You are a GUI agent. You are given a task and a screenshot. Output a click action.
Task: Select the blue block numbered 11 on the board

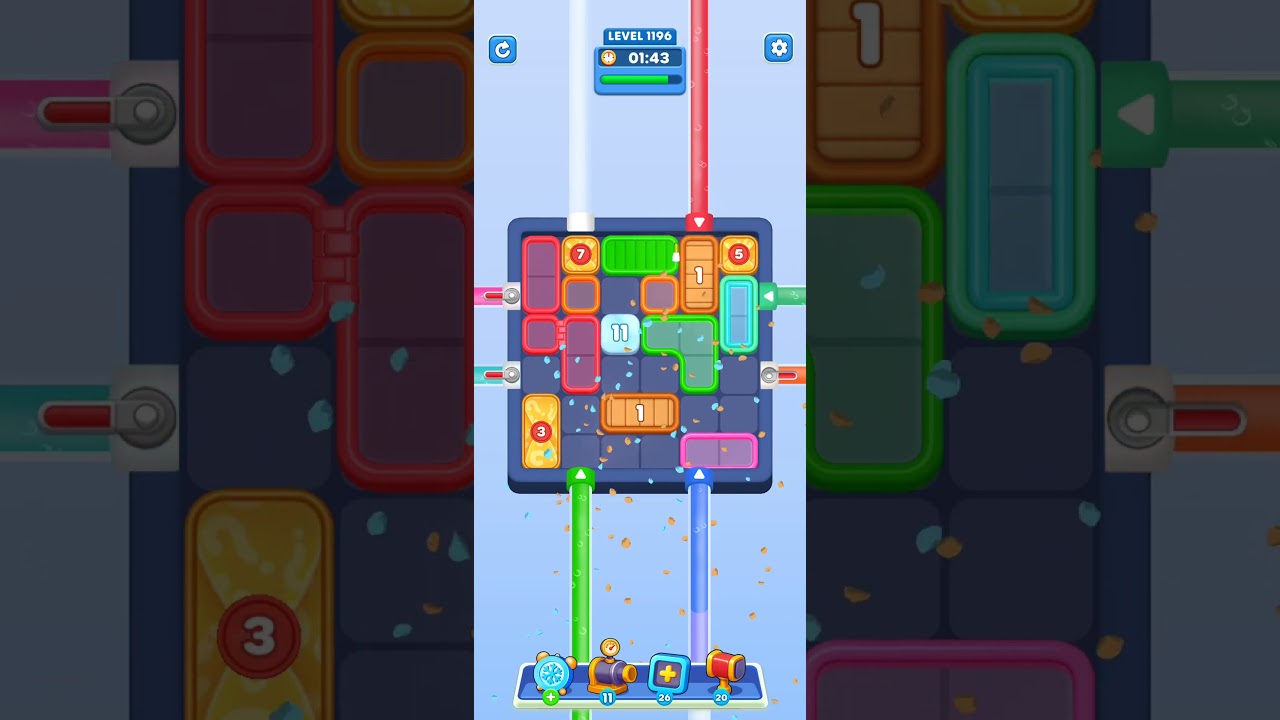coord(619,335)
